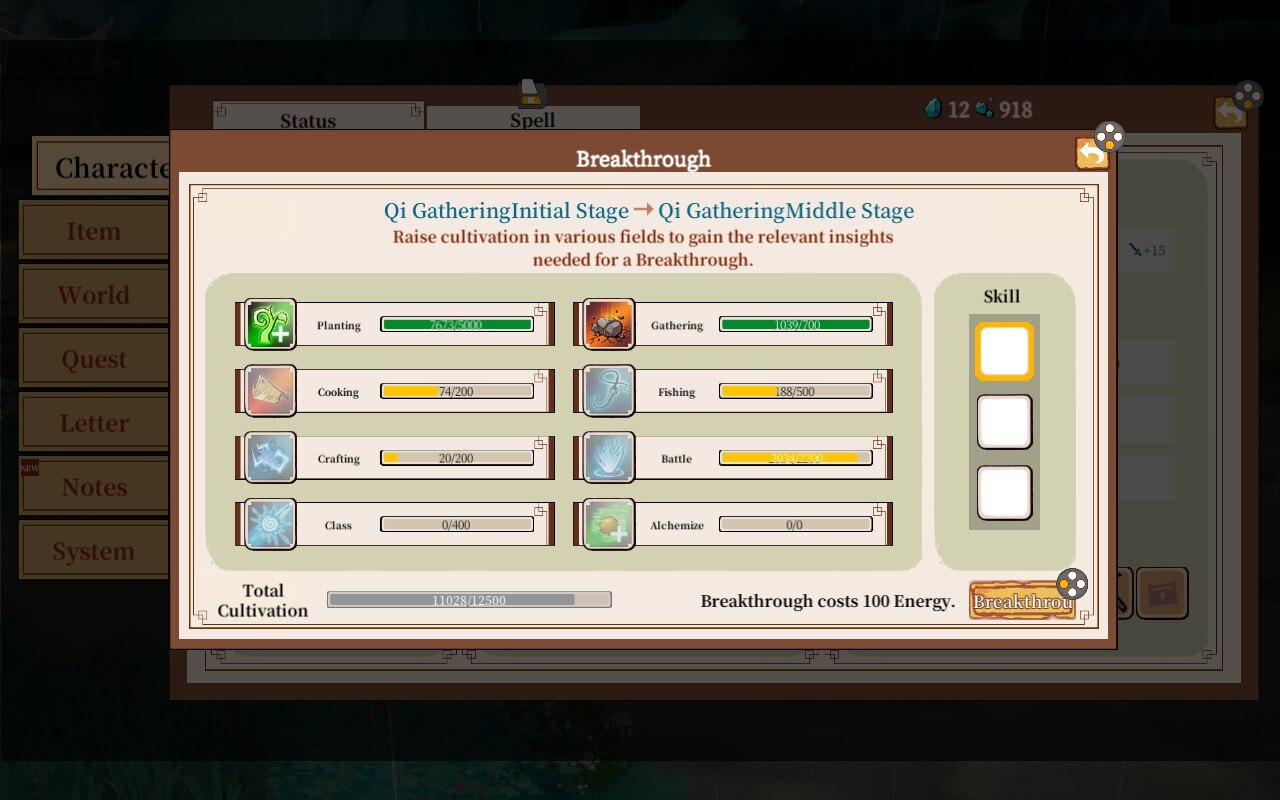The image size is (1280, 800).
Task: Click the Total Cultivation progress bar
Action: [470, 600]
